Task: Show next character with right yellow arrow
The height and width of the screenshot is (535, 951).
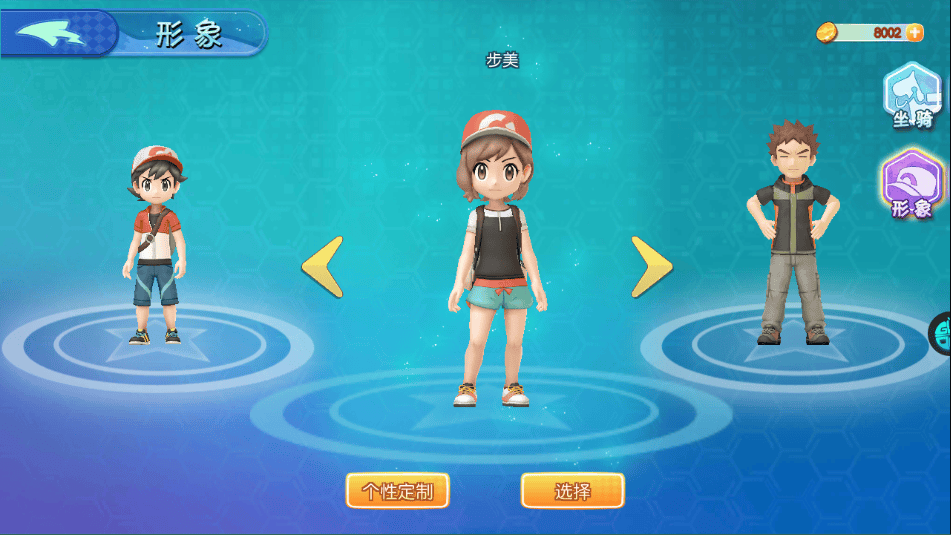Action: point(651,267)
